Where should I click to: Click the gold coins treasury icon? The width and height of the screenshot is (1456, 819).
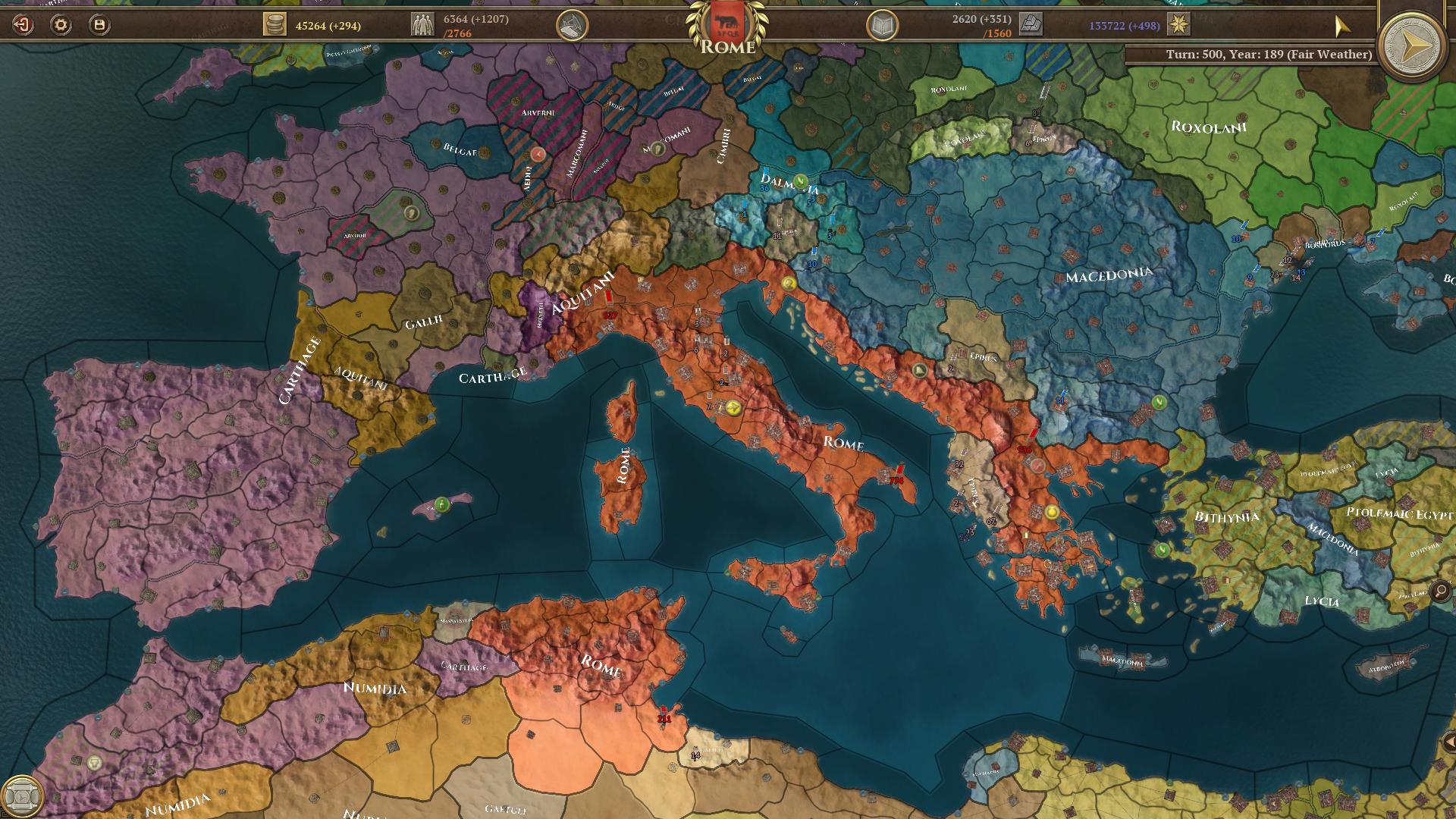click(x=275, y=25)
